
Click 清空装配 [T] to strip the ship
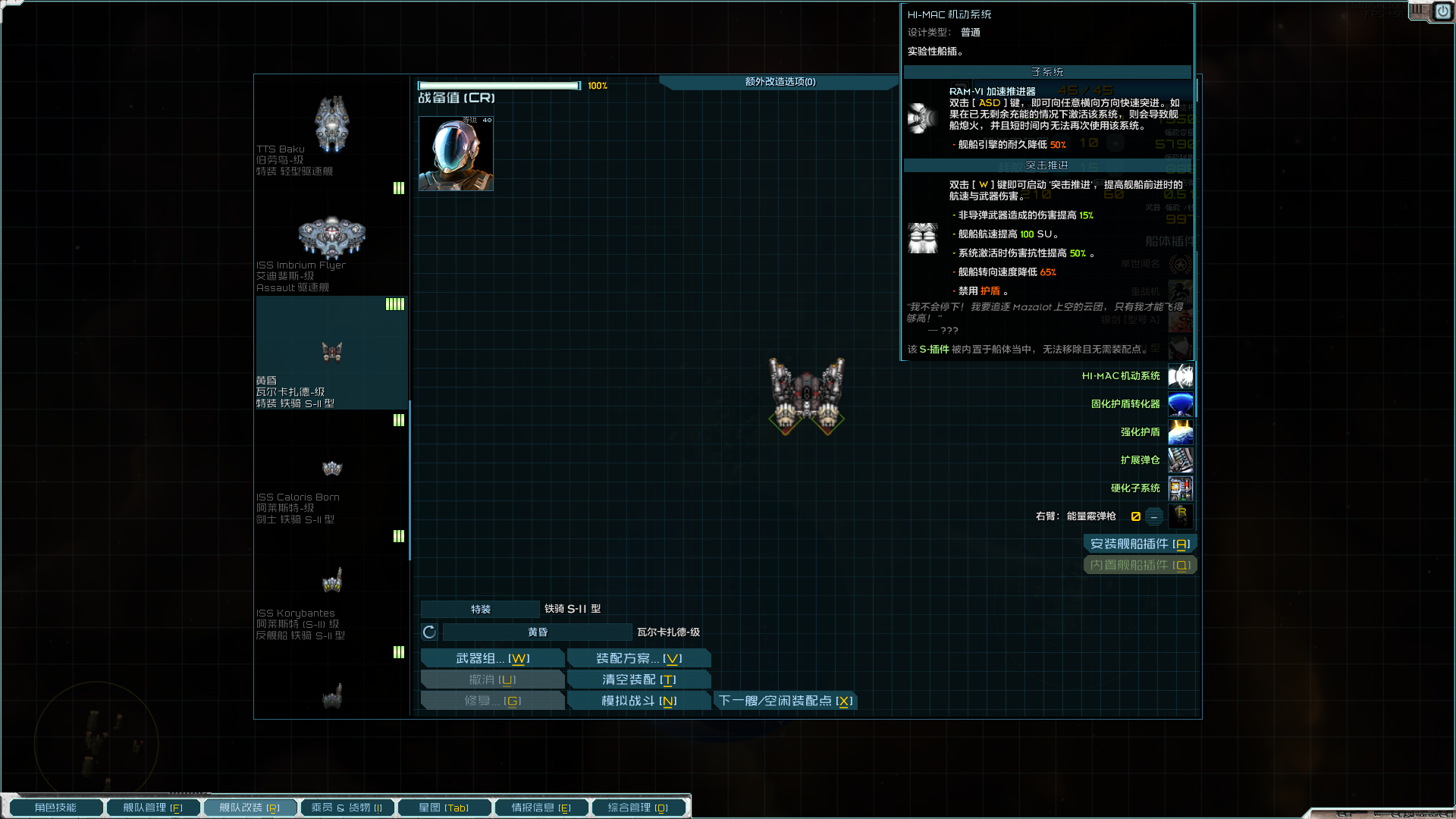point(639,679)
